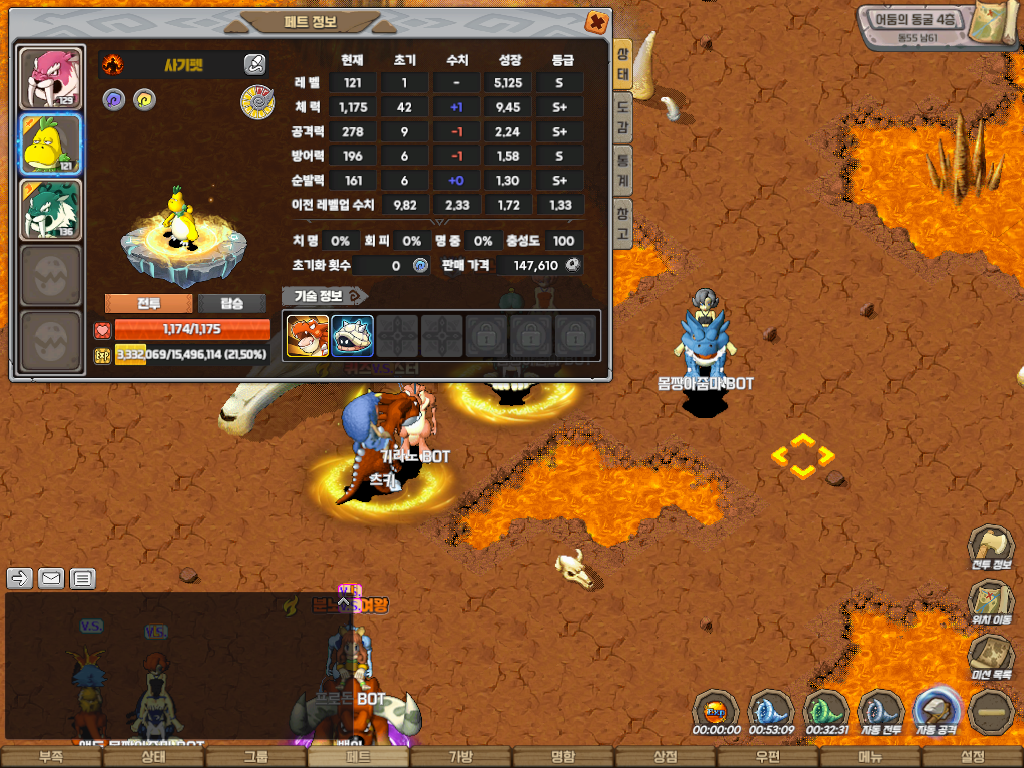1024x768 pixels.
Task: Open the 설정 settings menu
Action: coord(971,758)
